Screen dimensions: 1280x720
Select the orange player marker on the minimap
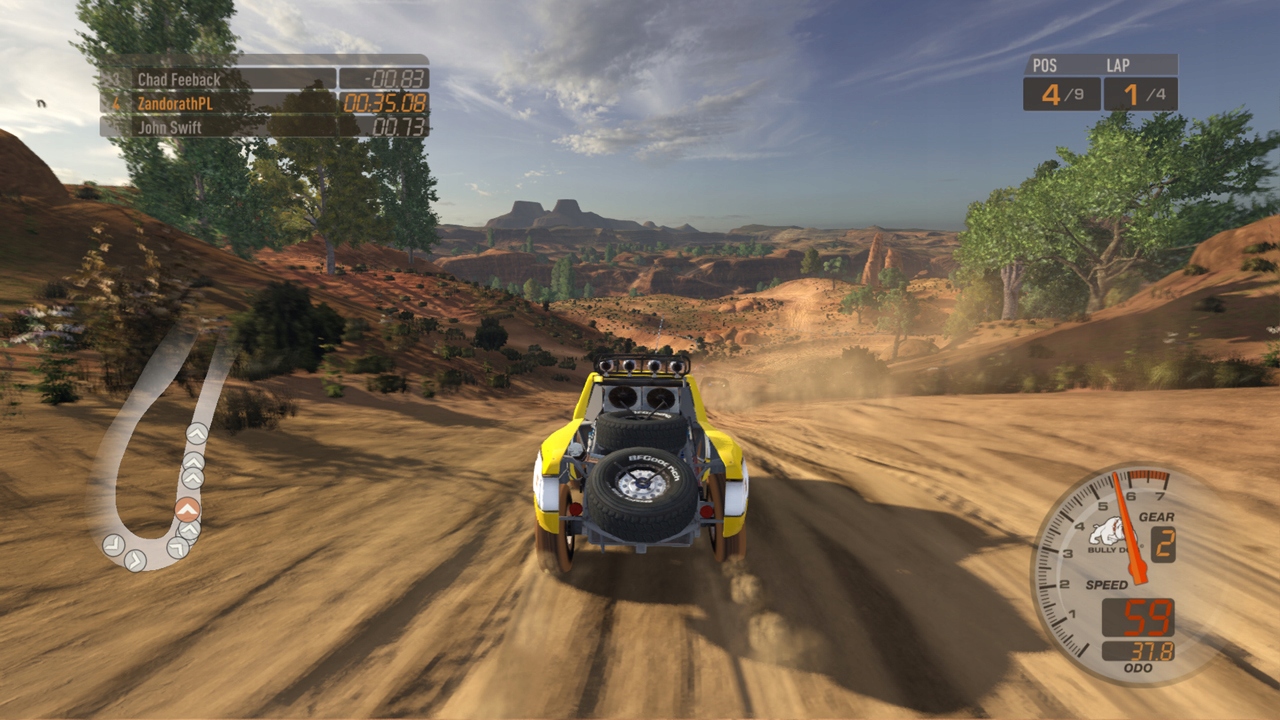click(187, 509)
